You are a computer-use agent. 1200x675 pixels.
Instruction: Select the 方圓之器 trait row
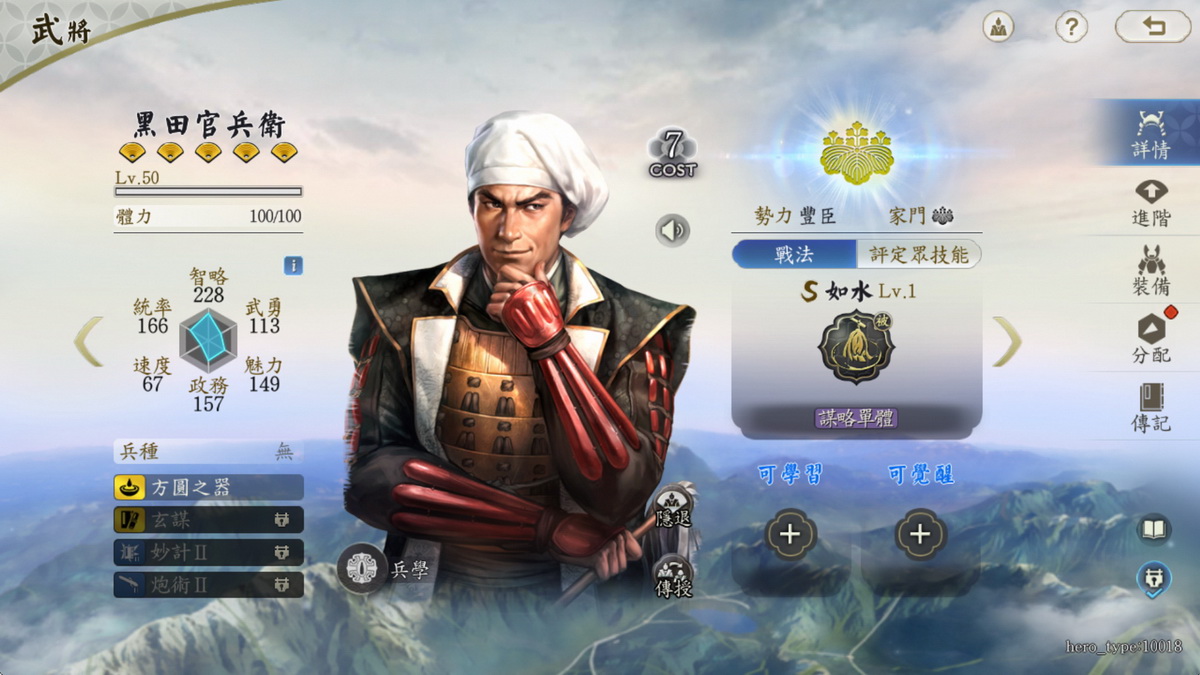208,487
